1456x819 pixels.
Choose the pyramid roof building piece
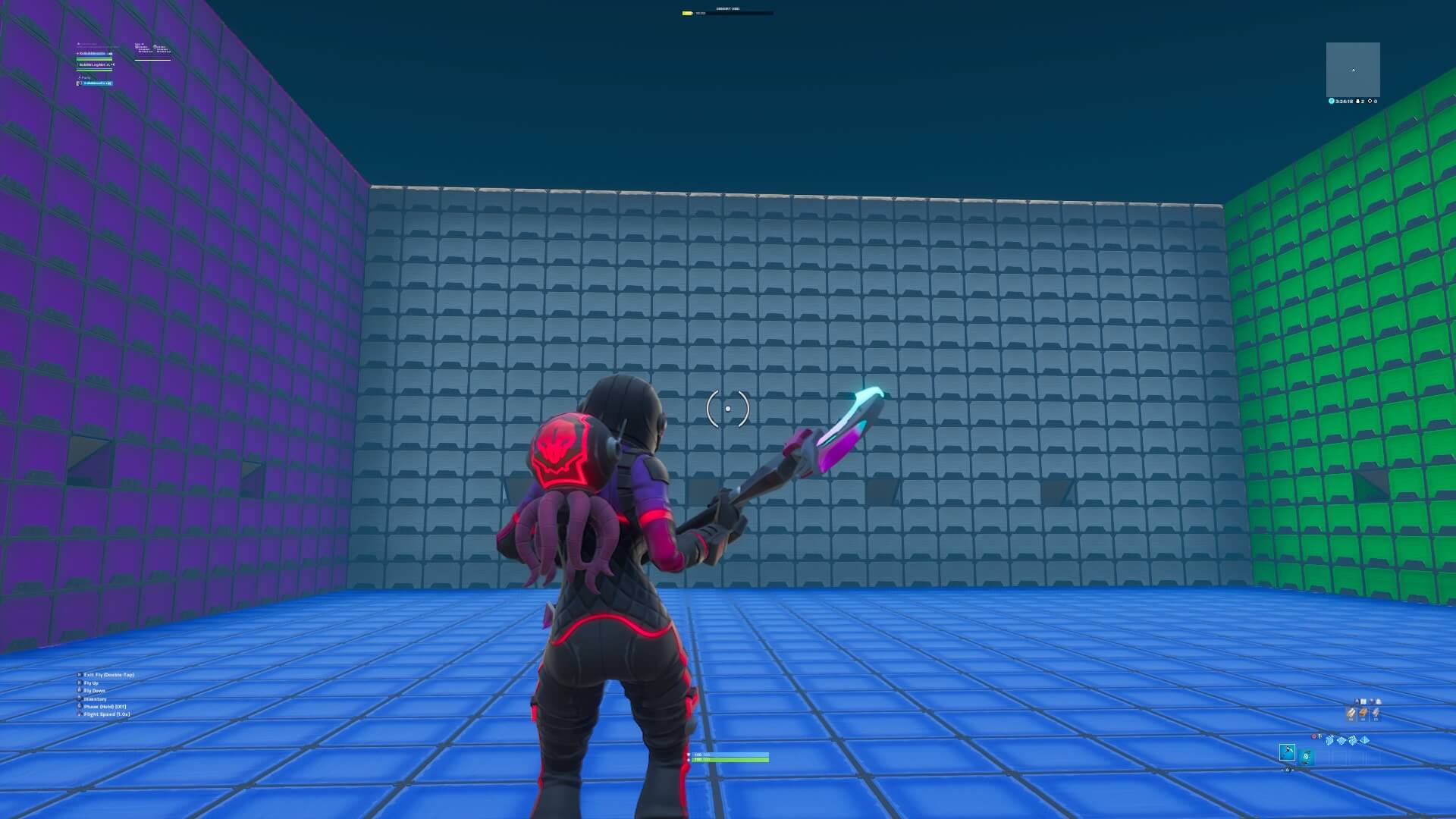1364,740
